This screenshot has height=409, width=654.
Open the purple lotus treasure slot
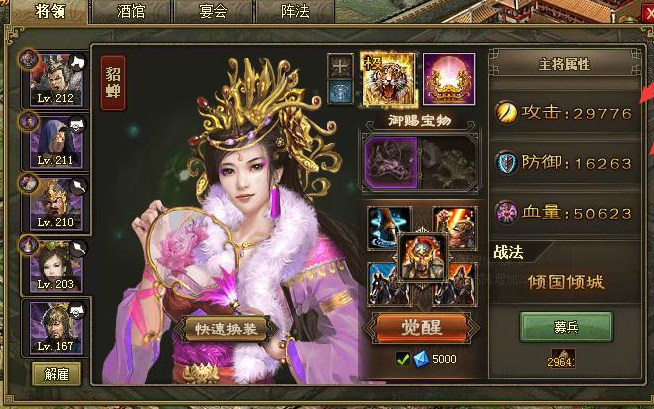(448, 79)
